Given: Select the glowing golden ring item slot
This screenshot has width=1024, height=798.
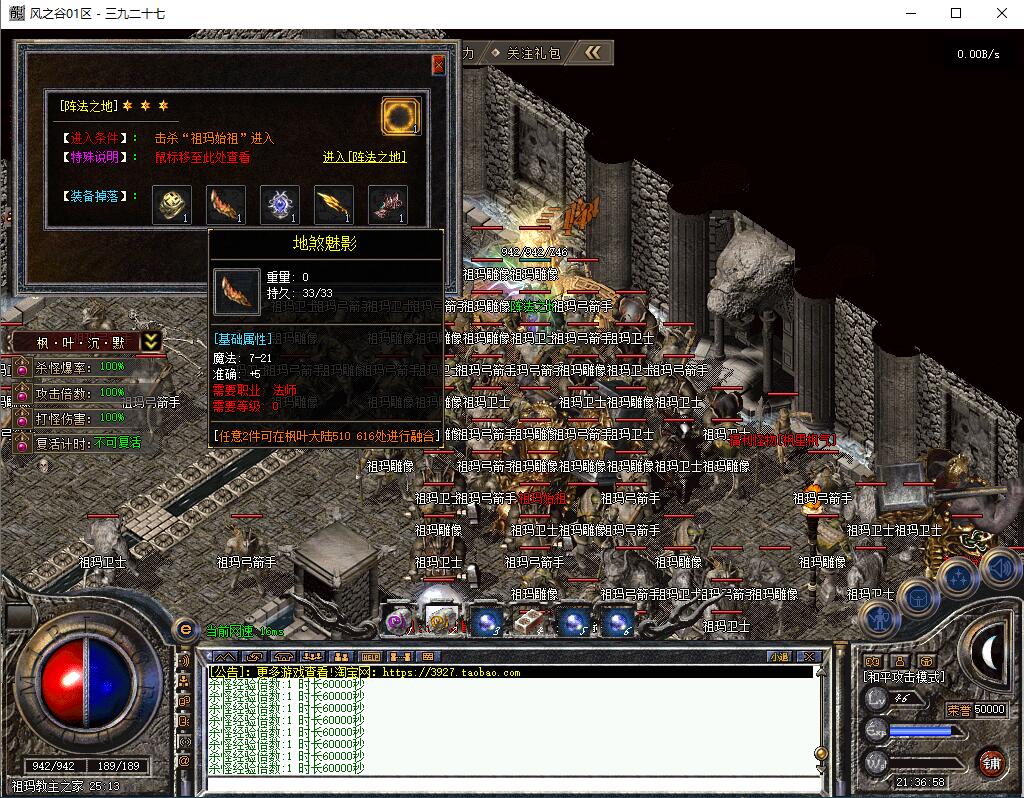Looking at the screenshot, I should pyautogui.click(x=400, y=116).
